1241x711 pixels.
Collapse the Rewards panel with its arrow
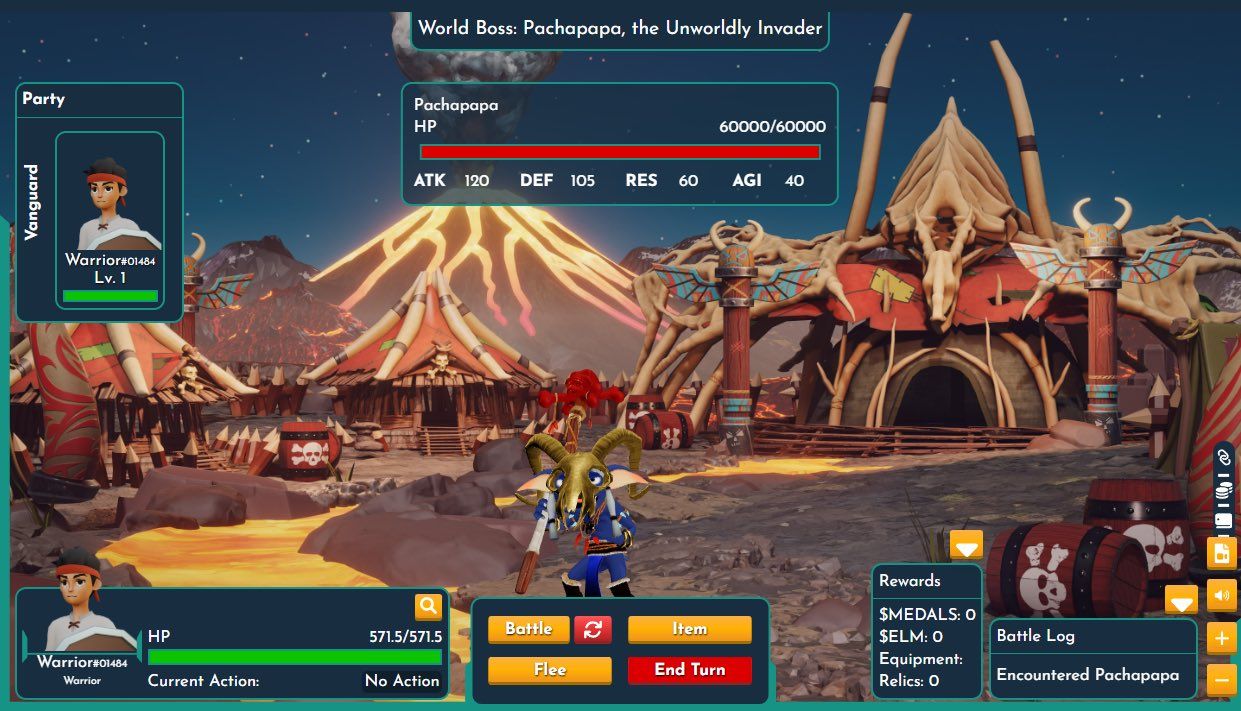pos(966,545)
